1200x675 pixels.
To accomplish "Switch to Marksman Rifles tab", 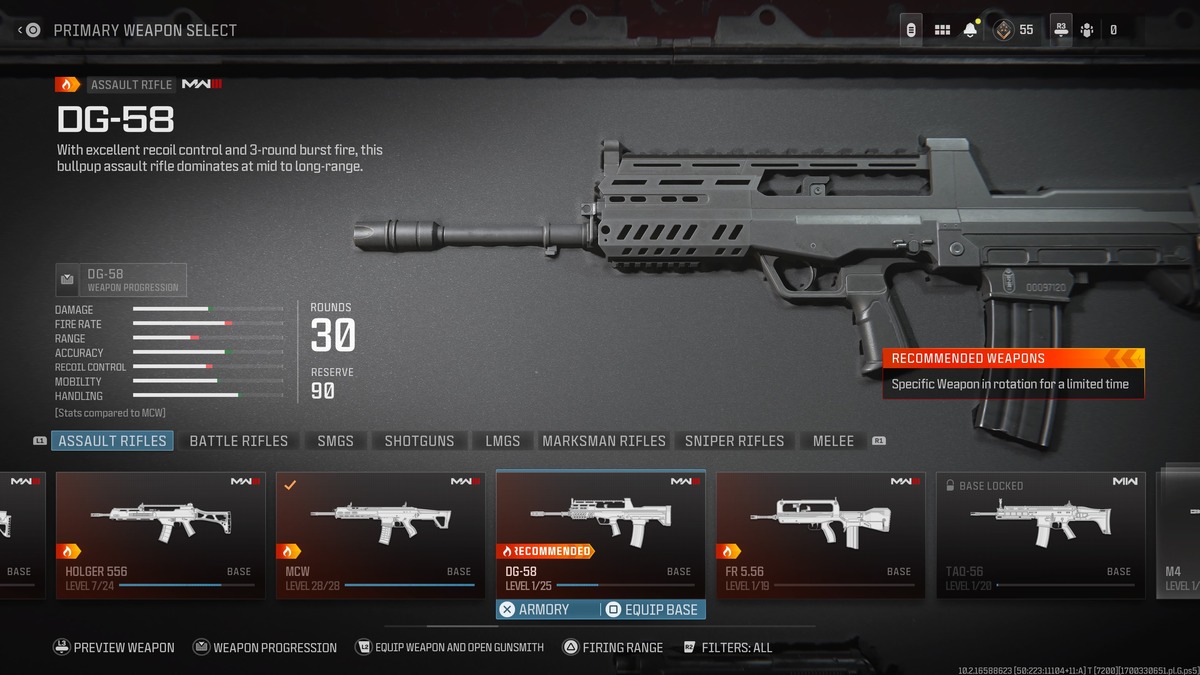I will 603,441.
